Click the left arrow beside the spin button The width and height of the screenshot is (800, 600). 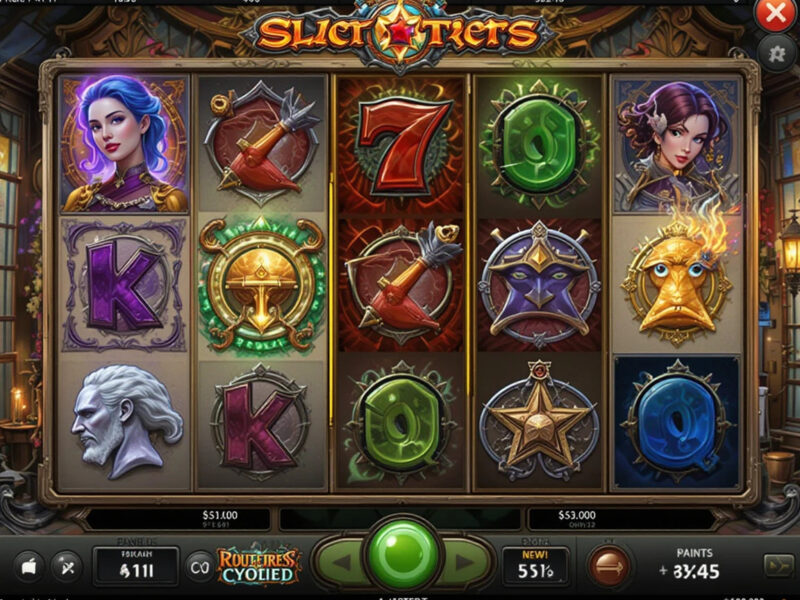[339, 564]
